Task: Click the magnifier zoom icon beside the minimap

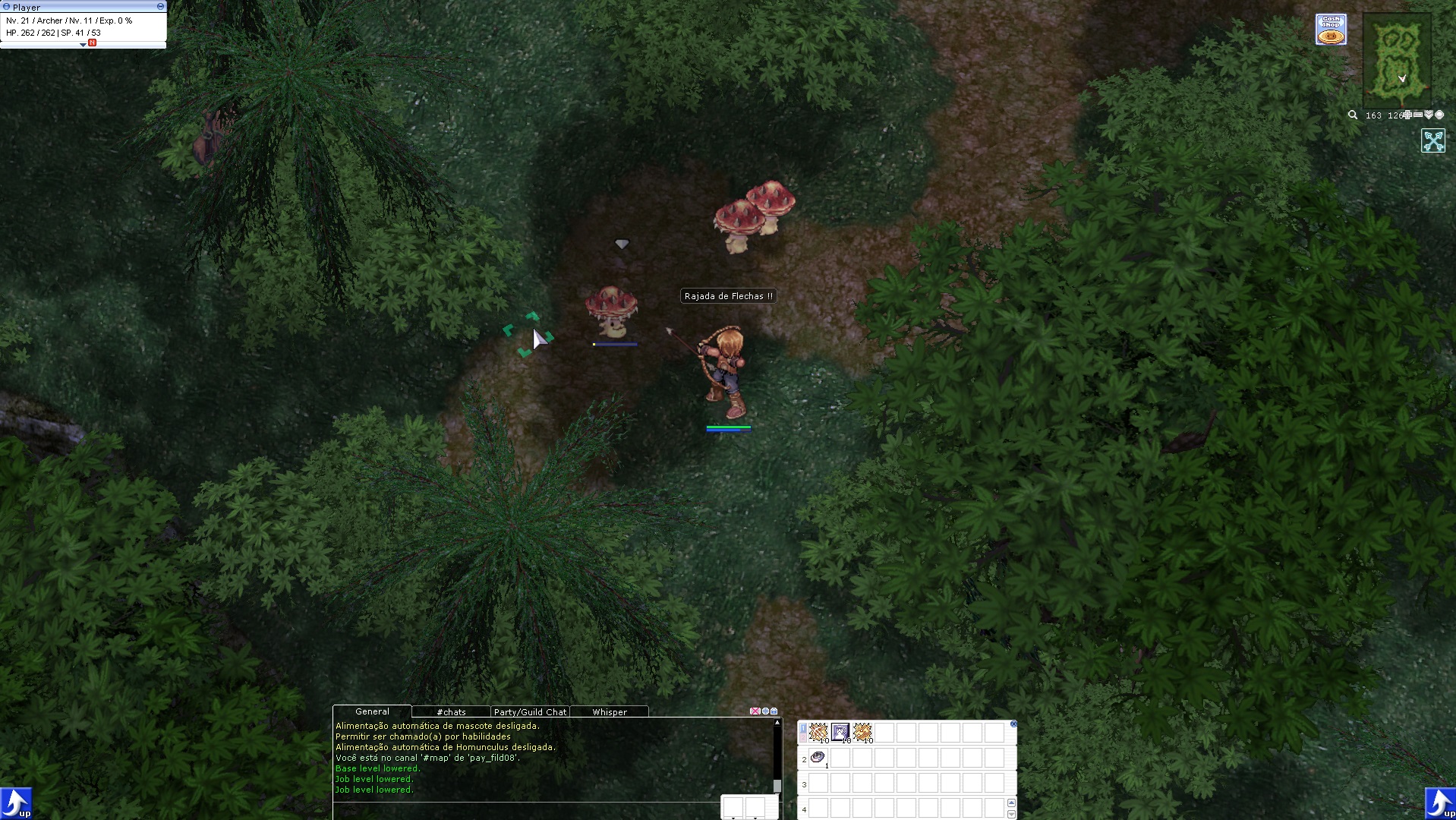Action: point(1354,115)
